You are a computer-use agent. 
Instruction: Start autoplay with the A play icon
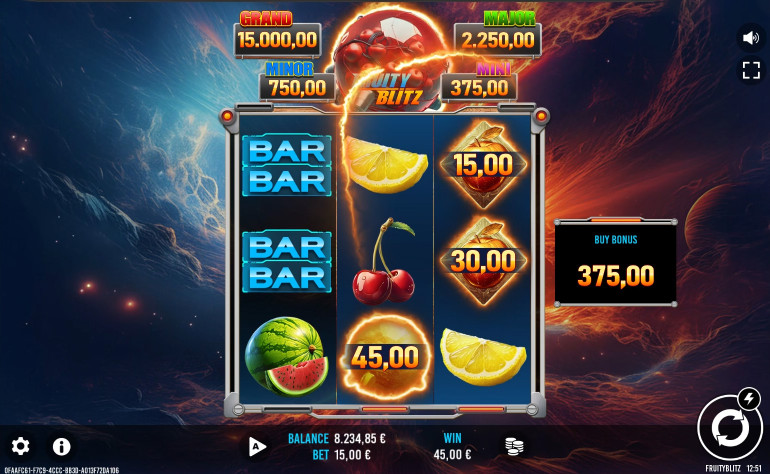258,446
